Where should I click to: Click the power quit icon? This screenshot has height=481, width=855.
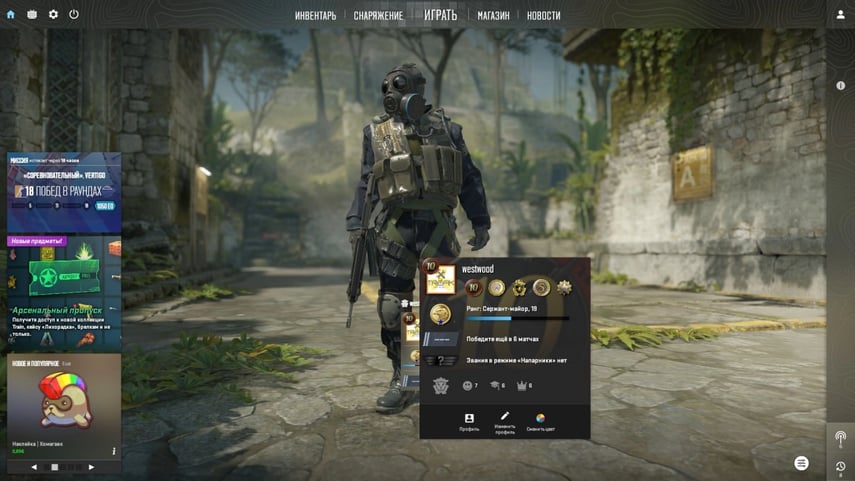(x=74, y=15)
